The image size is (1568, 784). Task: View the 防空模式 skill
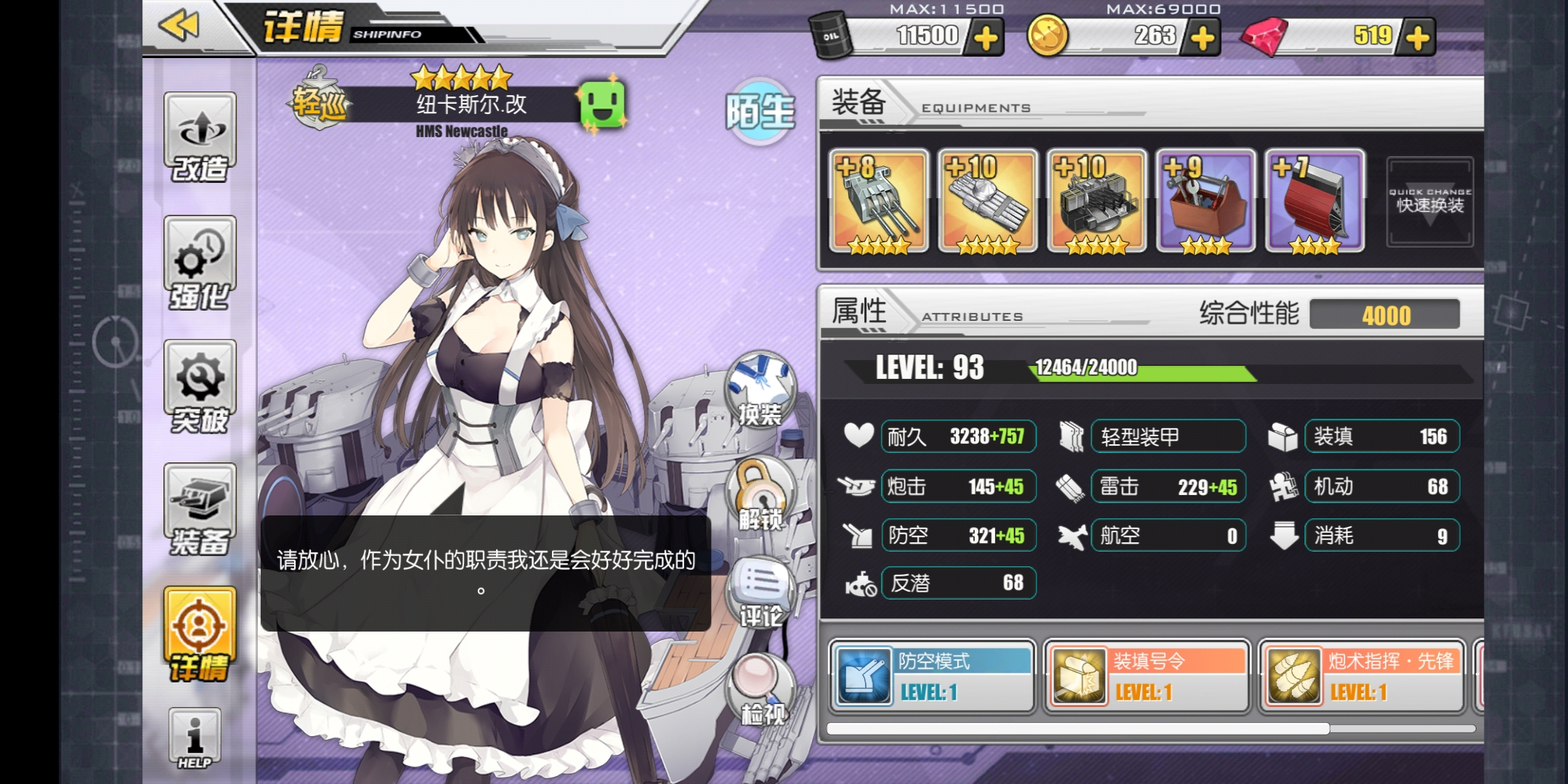932,677
